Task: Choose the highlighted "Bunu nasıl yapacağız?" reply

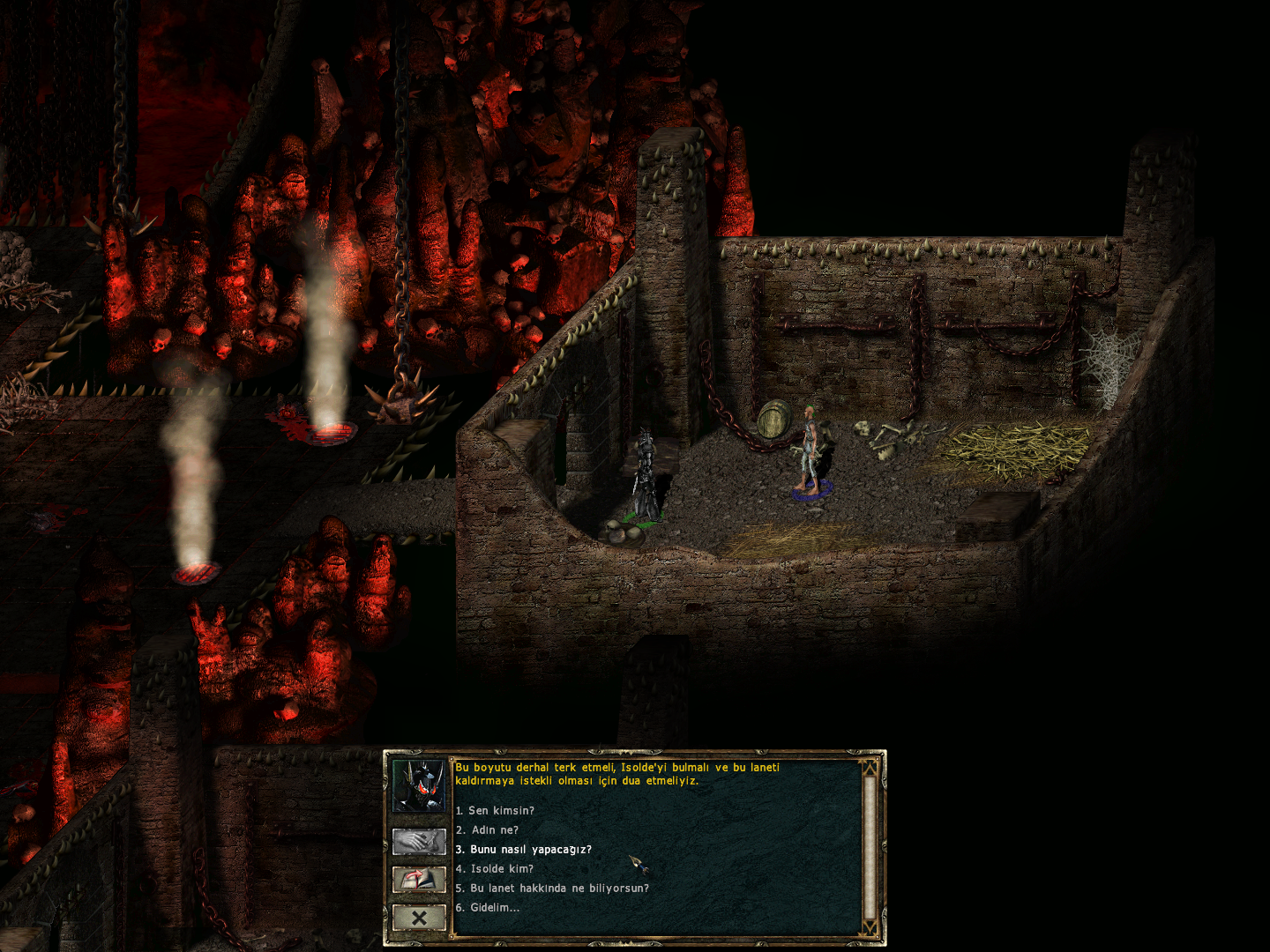Action: pyautogui.click(x=526, y=849)
